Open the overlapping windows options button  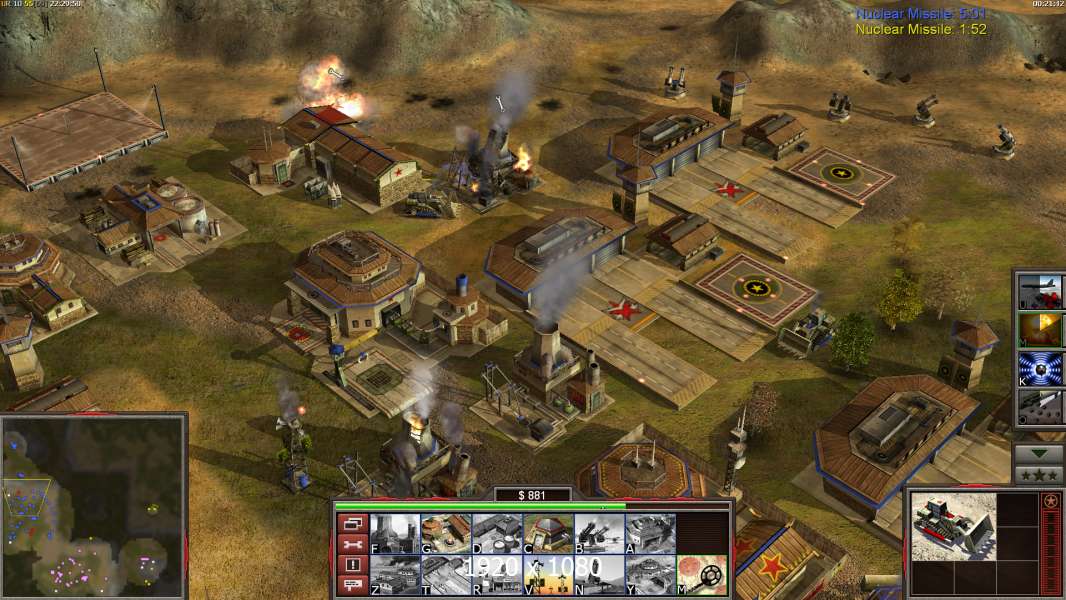(x=353, y=523)
